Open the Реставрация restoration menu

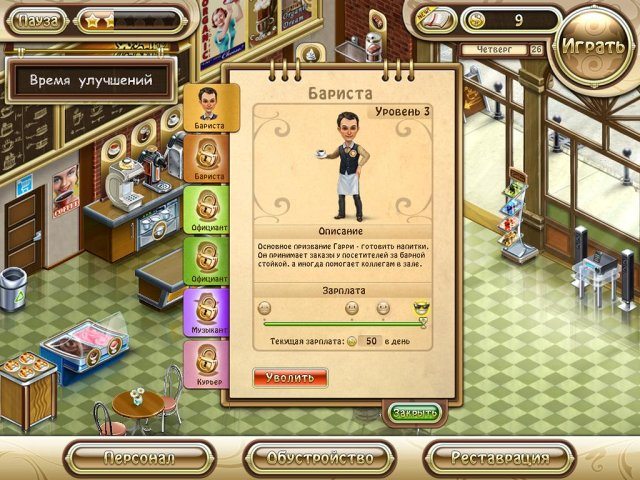click(499, 458)
